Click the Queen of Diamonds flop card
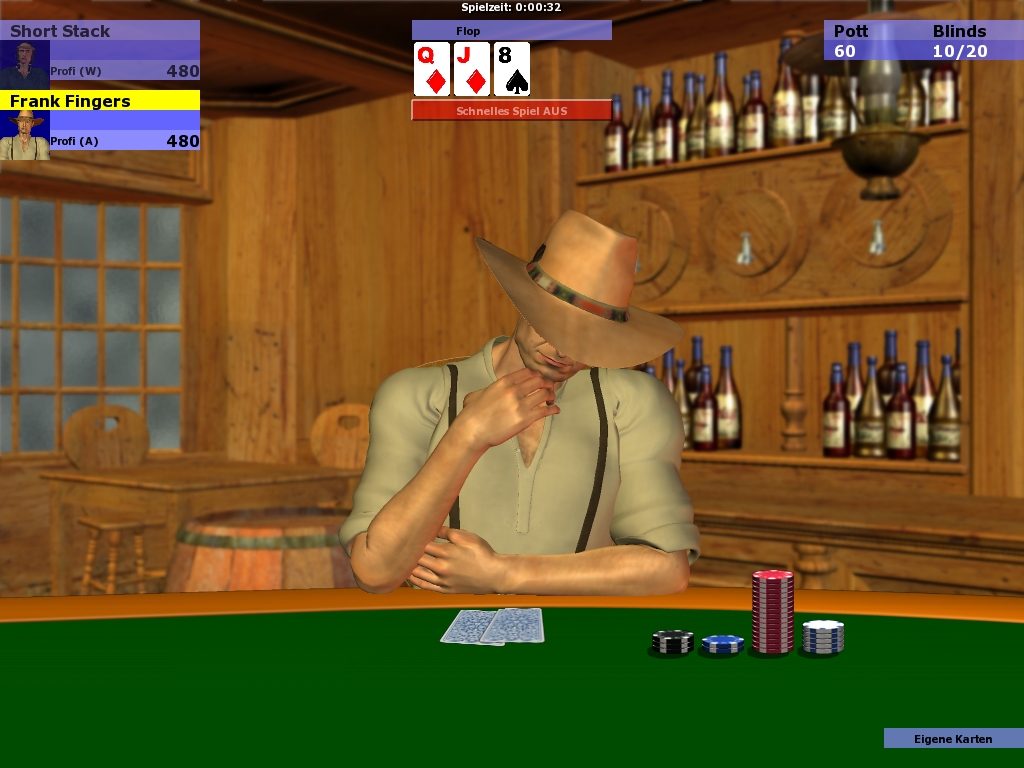The height and width of the screenshot is (768, 1024). pos(432,69)
